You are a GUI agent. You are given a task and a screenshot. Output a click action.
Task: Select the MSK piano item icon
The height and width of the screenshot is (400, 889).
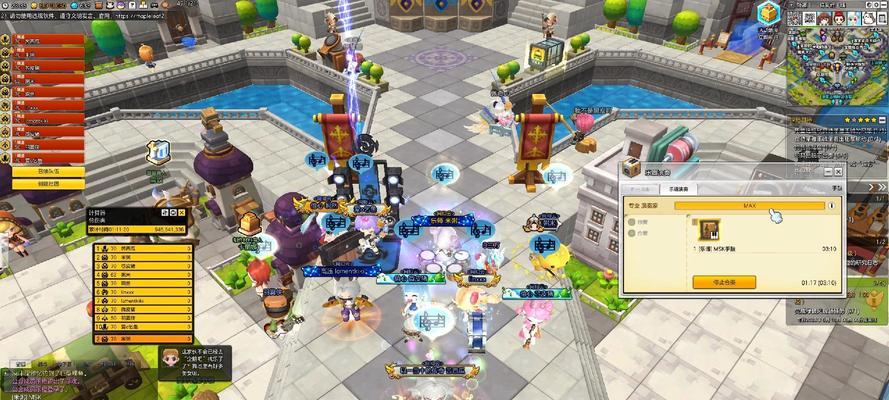[709, 228]
